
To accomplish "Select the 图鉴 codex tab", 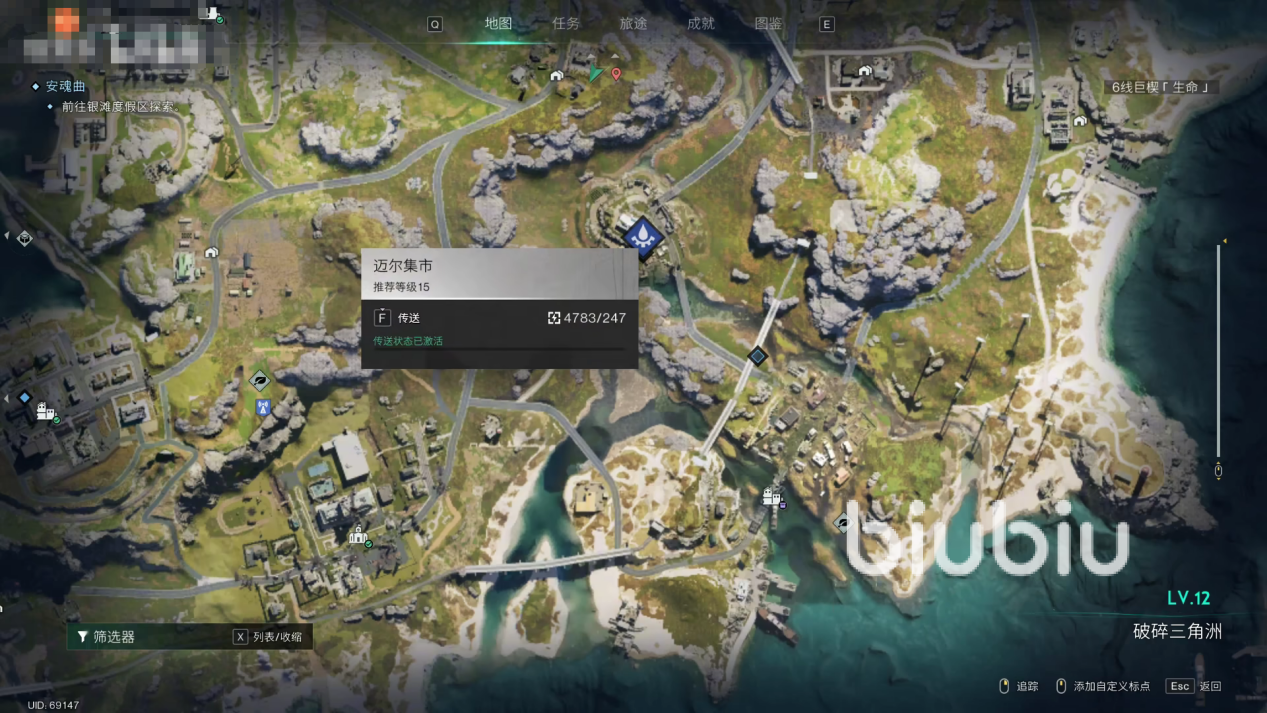I will (768, 24).
